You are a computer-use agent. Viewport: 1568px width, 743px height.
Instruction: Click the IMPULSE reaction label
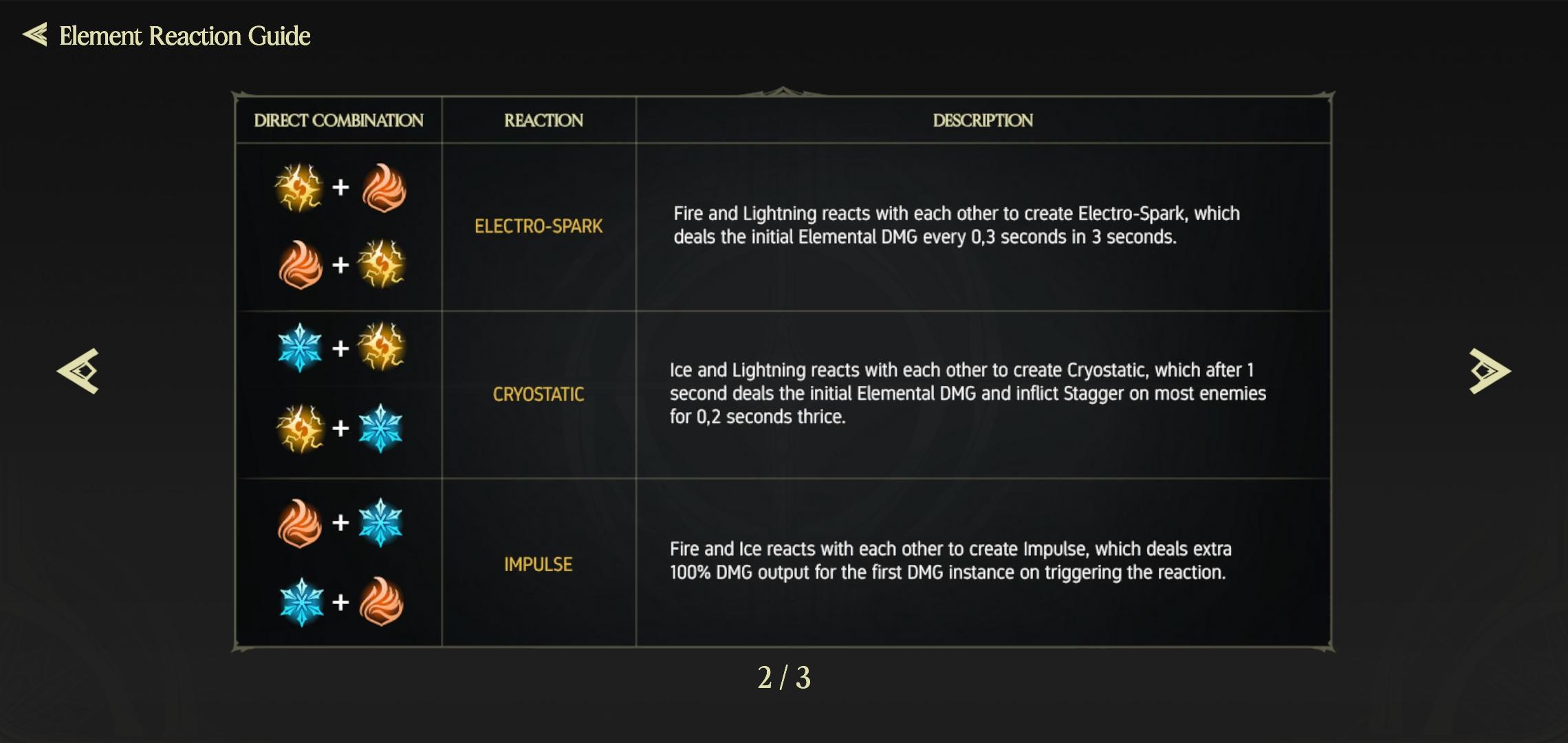click(538, 564)
